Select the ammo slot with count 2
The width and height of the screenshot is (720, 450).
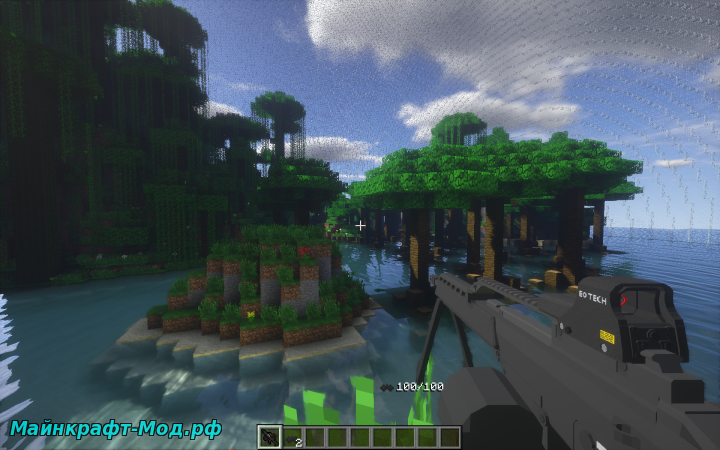coord(292,437)
